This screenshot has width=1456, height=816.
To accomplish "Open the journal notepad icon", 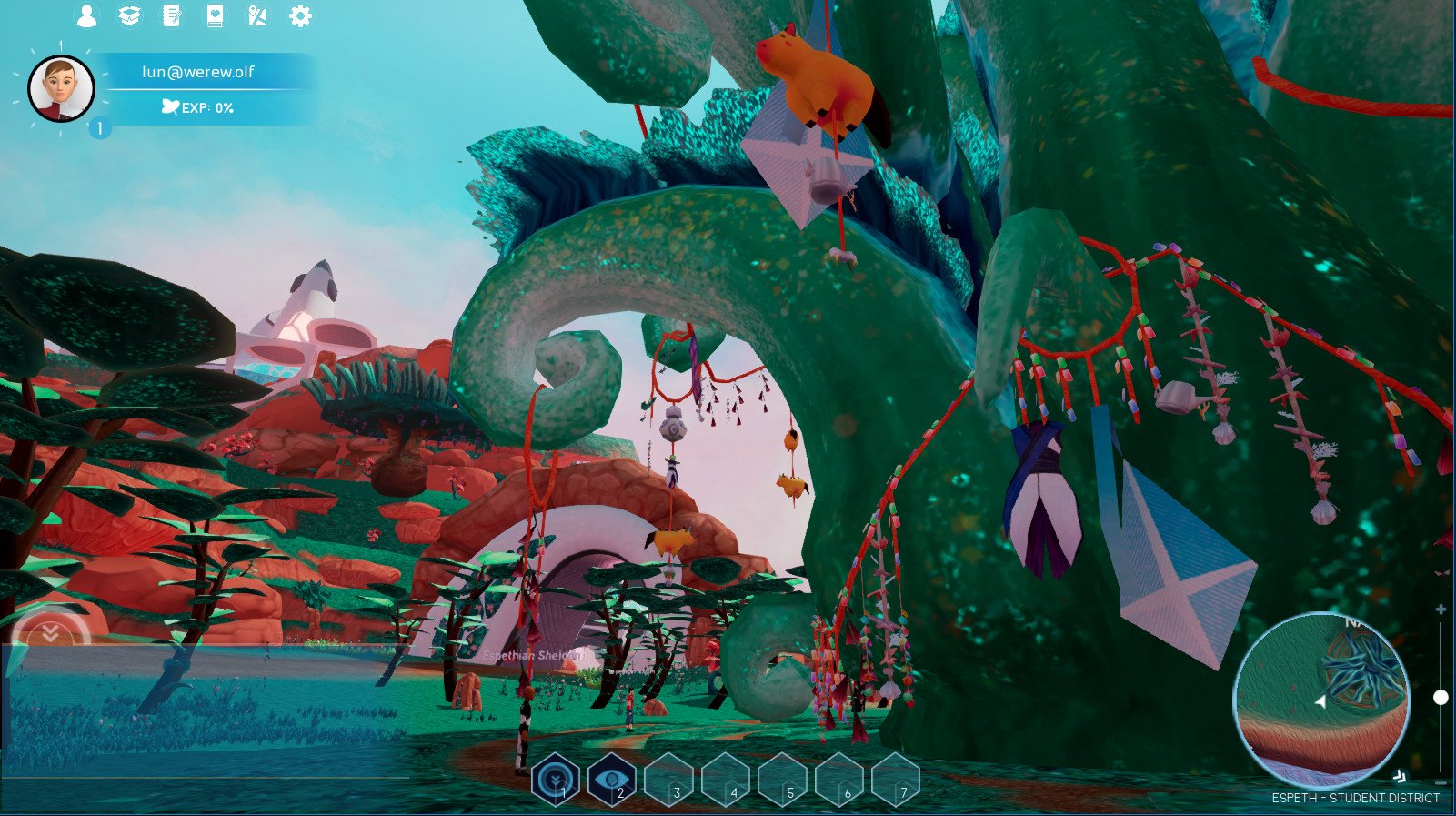I will [173, 15].
